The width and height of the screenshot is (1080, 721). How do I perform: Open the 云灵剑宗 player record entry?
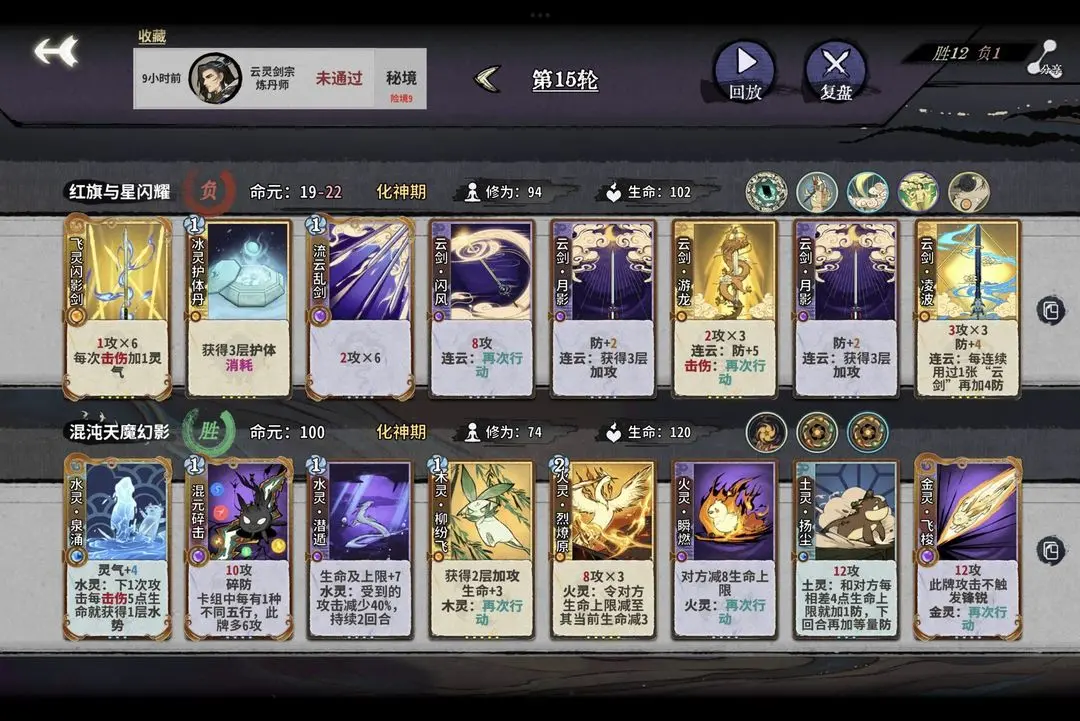(279, 78)
